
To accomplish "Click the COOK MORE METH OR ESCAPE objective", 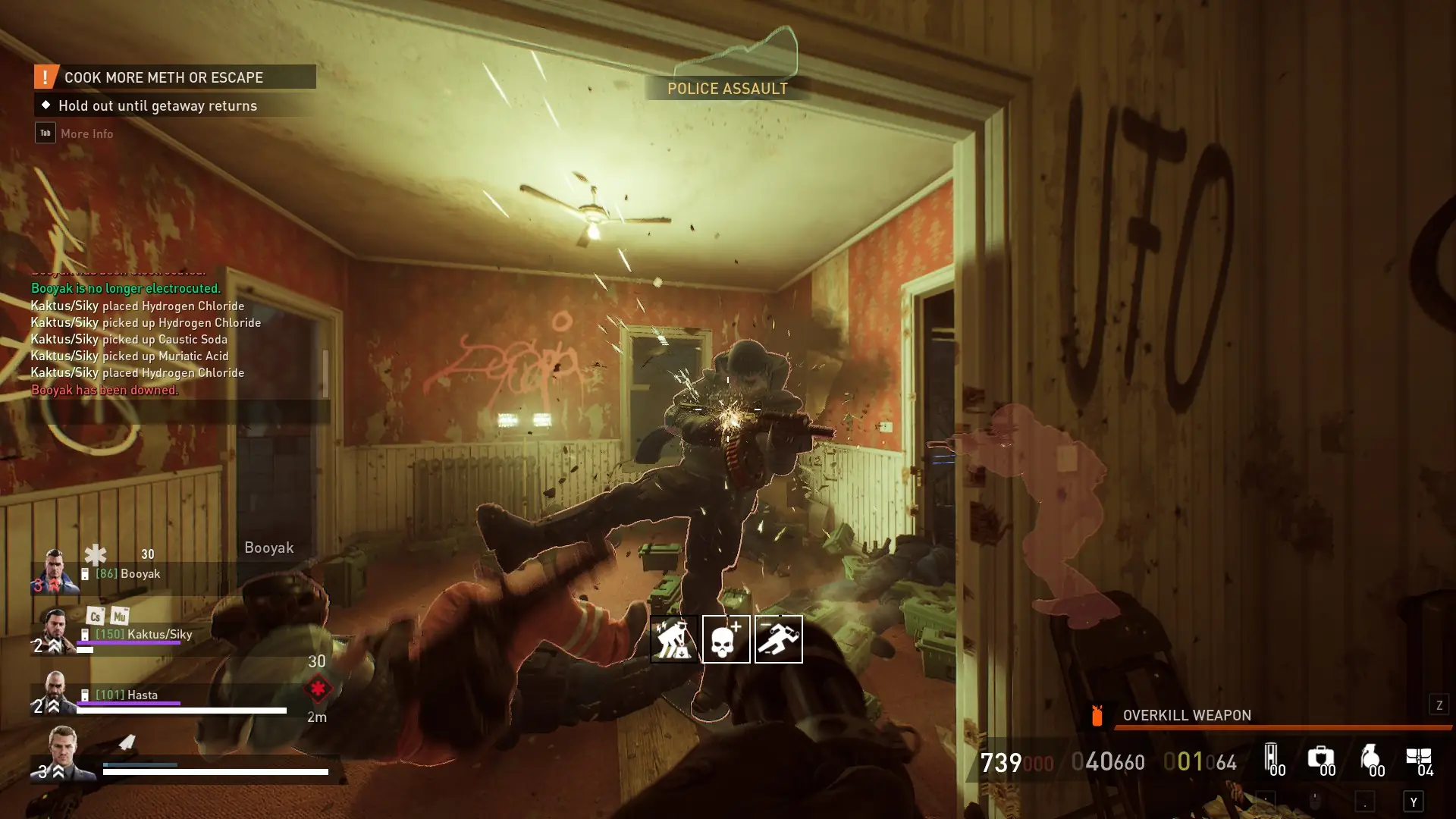I will 174,77.
